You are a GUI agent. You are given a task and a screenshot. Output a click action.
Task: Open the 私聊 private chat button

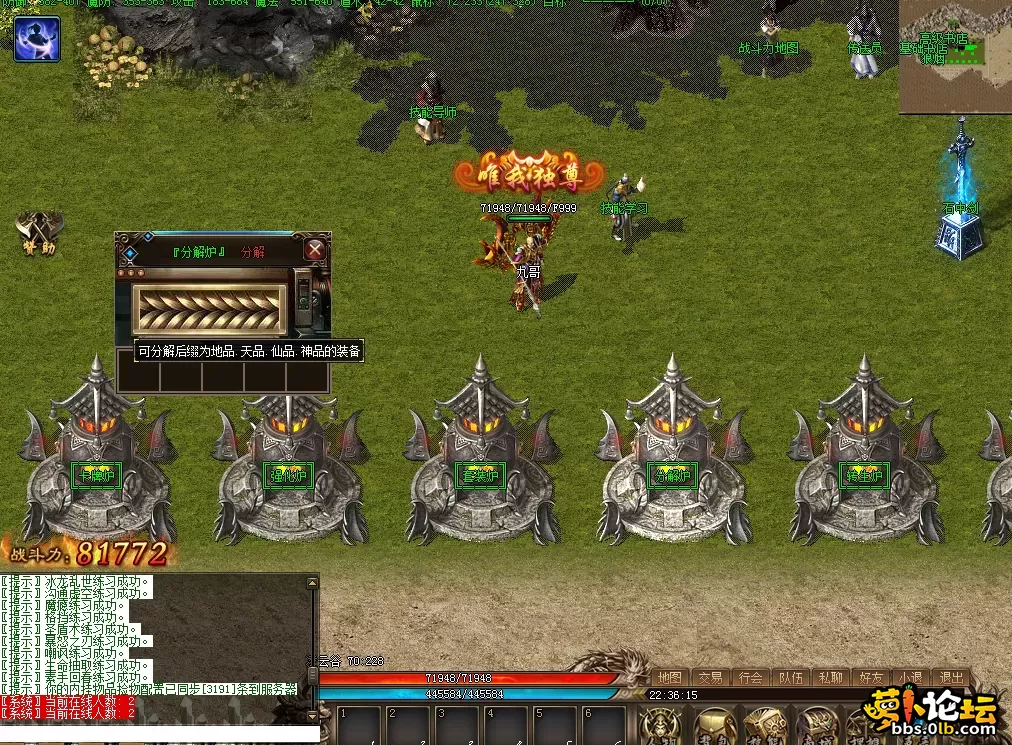pyautogui.click(x=830, y=677)
